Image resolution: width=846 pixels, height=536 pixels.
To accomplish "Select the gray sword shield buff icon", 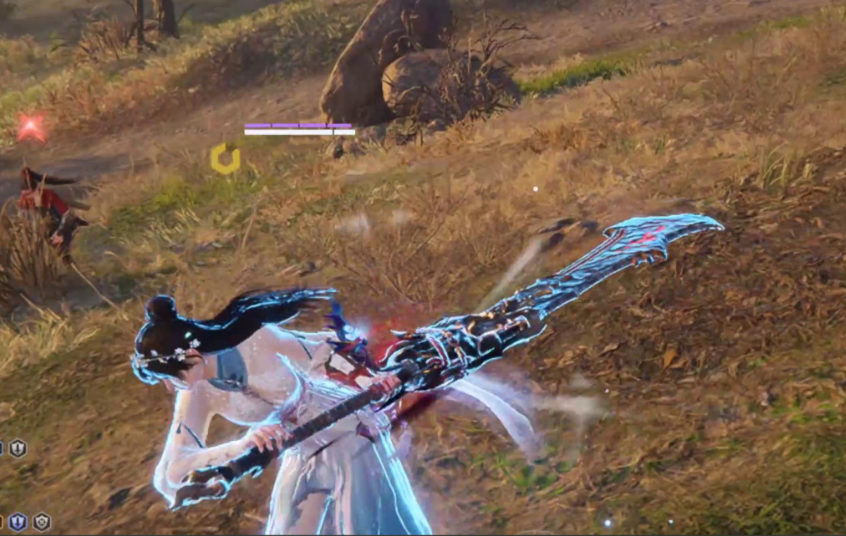I will click(18, 448).
